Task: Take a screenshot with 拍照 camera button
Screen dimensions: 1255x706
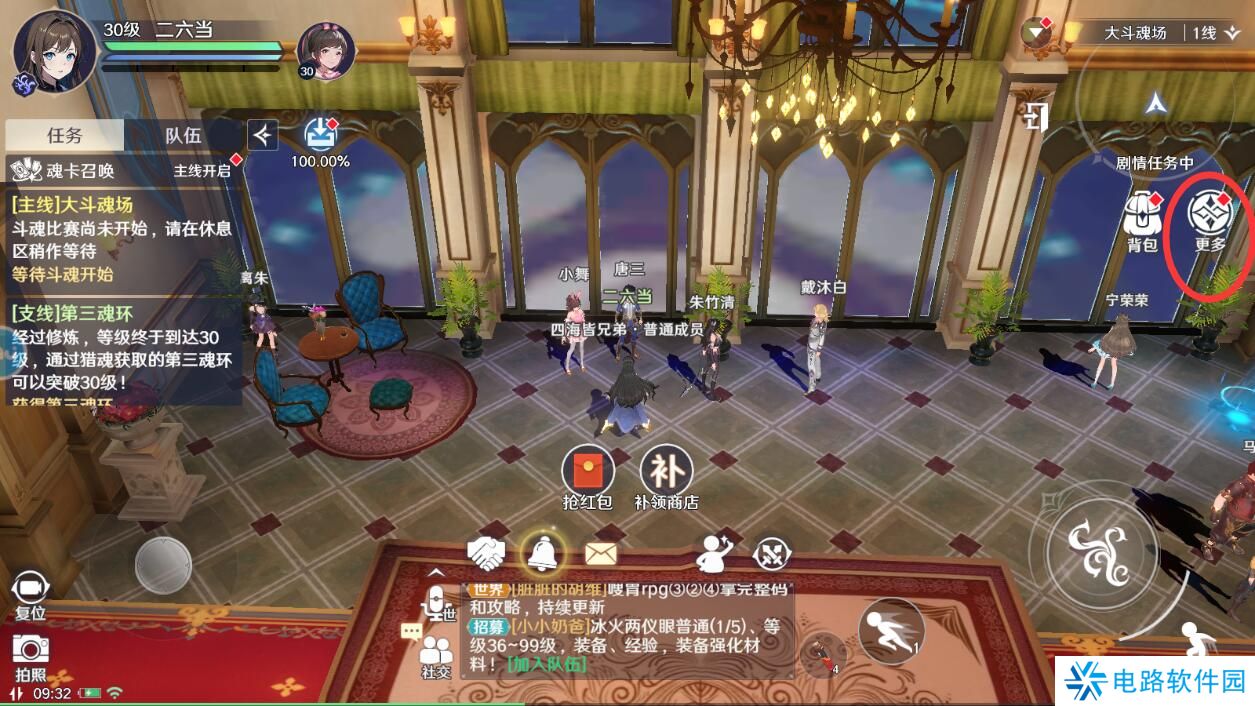Action: click(31, 654)
